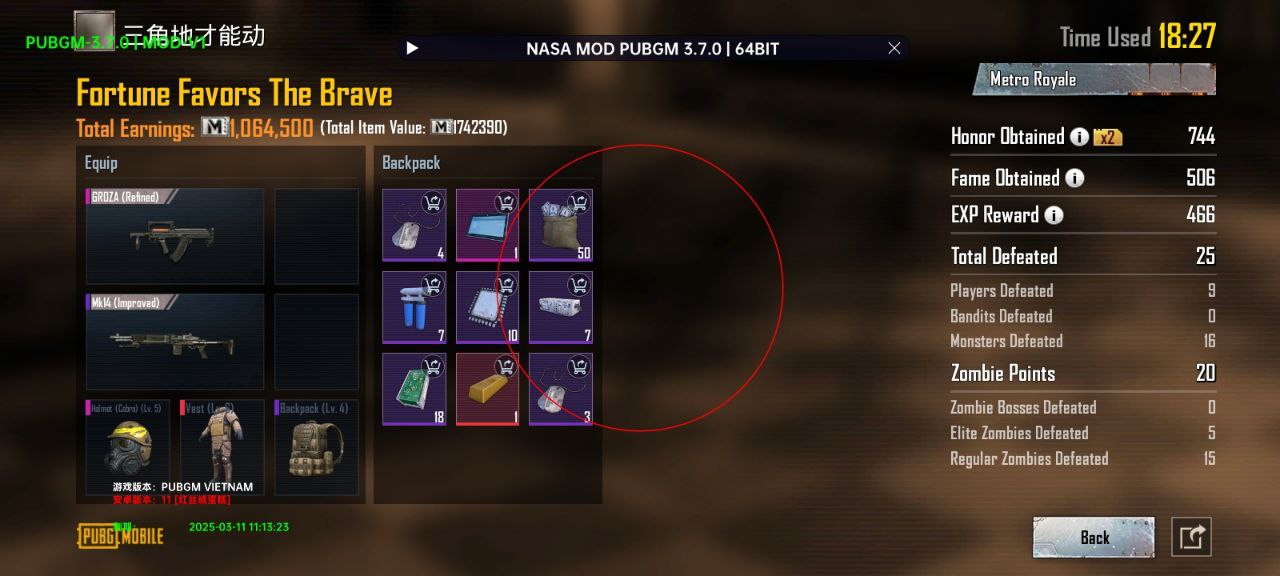Viewport: 1280px width, 576px height.
Task: Inspect the equipped vest slot
Action: (x=222, y=447)
